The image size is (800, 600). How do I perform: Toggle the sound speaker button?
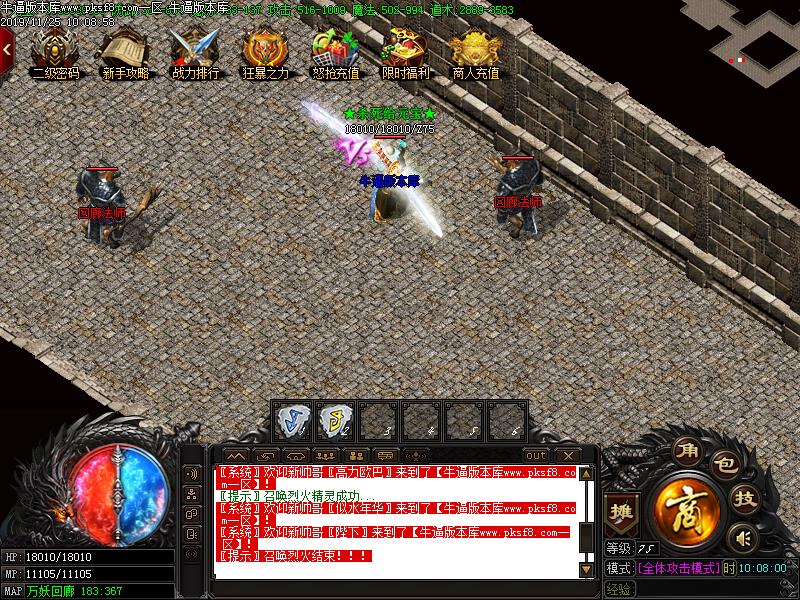click(x=741, y=539)
